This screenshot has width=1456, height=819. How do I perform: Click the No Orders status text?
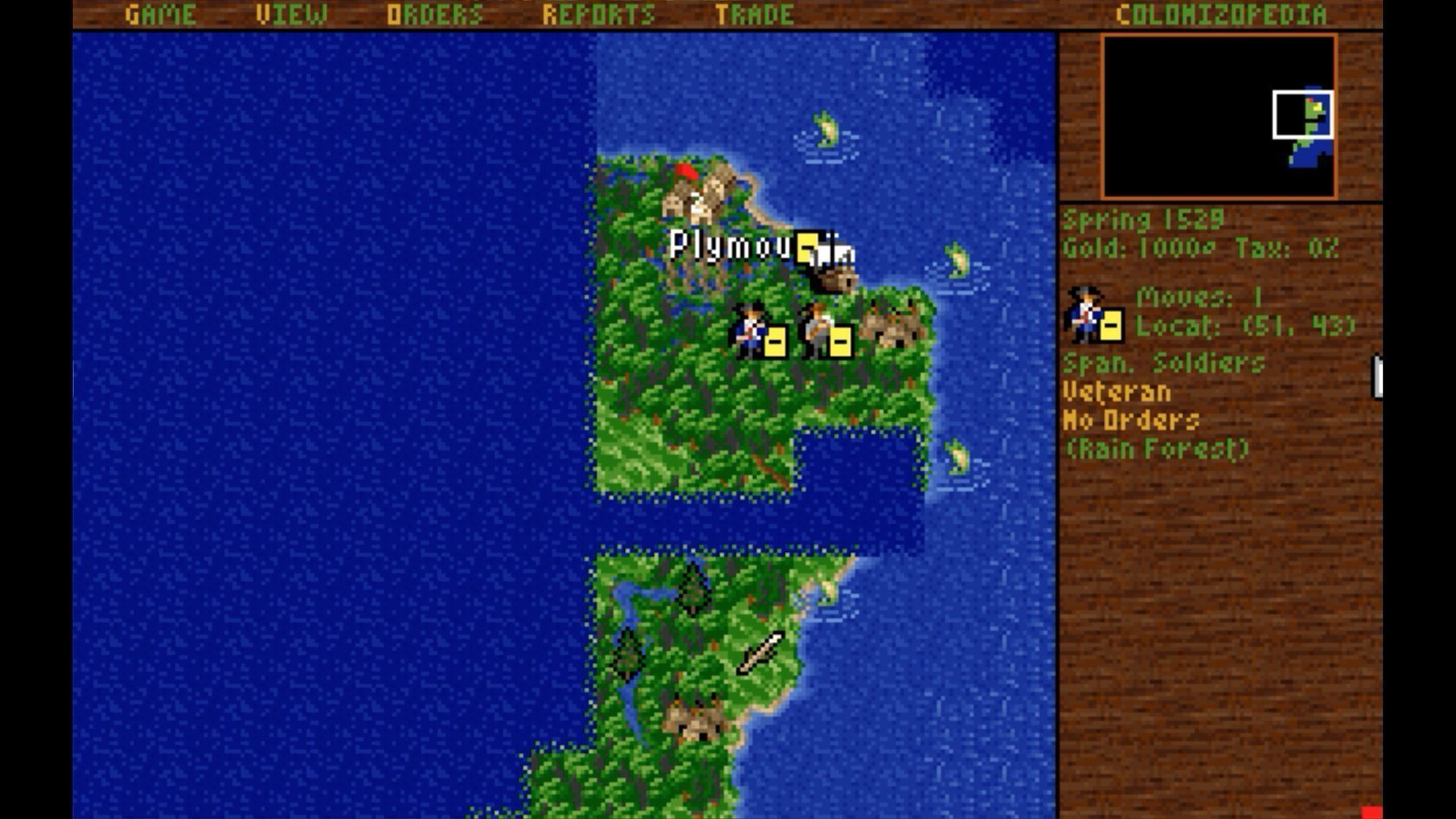[x=1131, y=420]
